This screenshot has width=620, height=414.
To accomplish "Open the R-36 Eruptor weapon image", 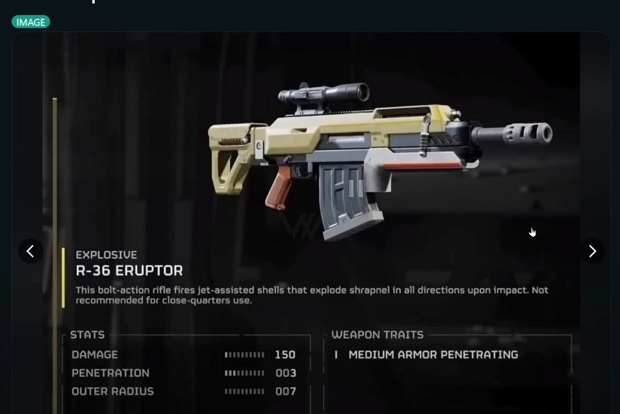I will [x=380, y=160].
